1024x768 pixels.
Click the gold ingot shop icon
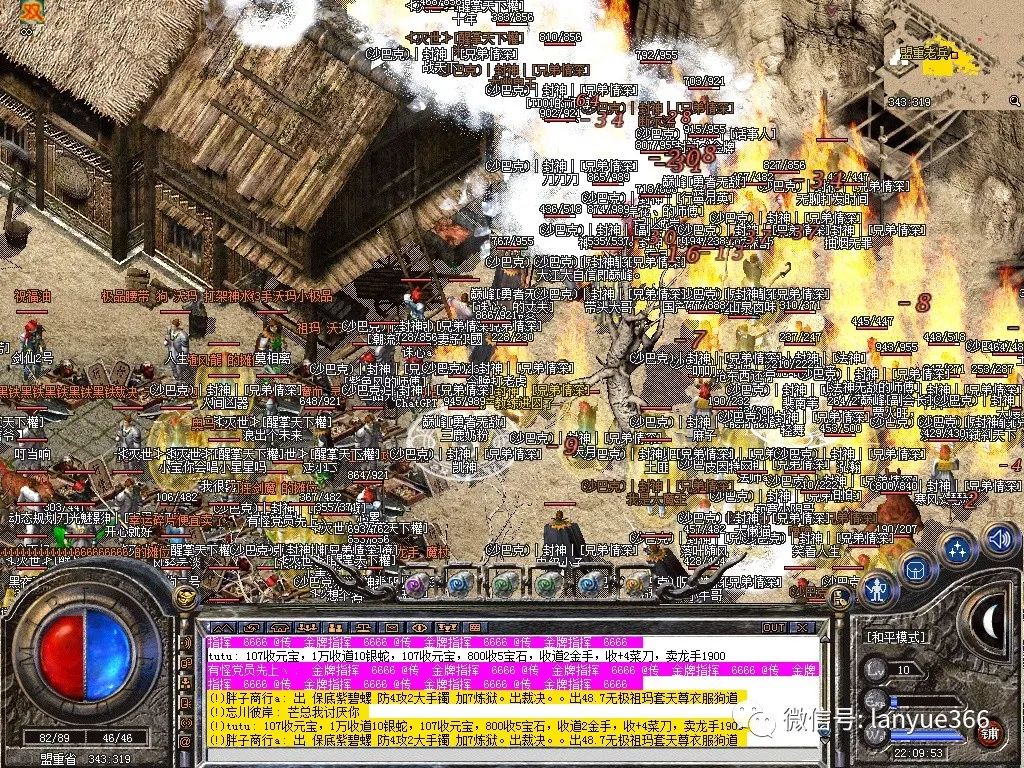186,598
